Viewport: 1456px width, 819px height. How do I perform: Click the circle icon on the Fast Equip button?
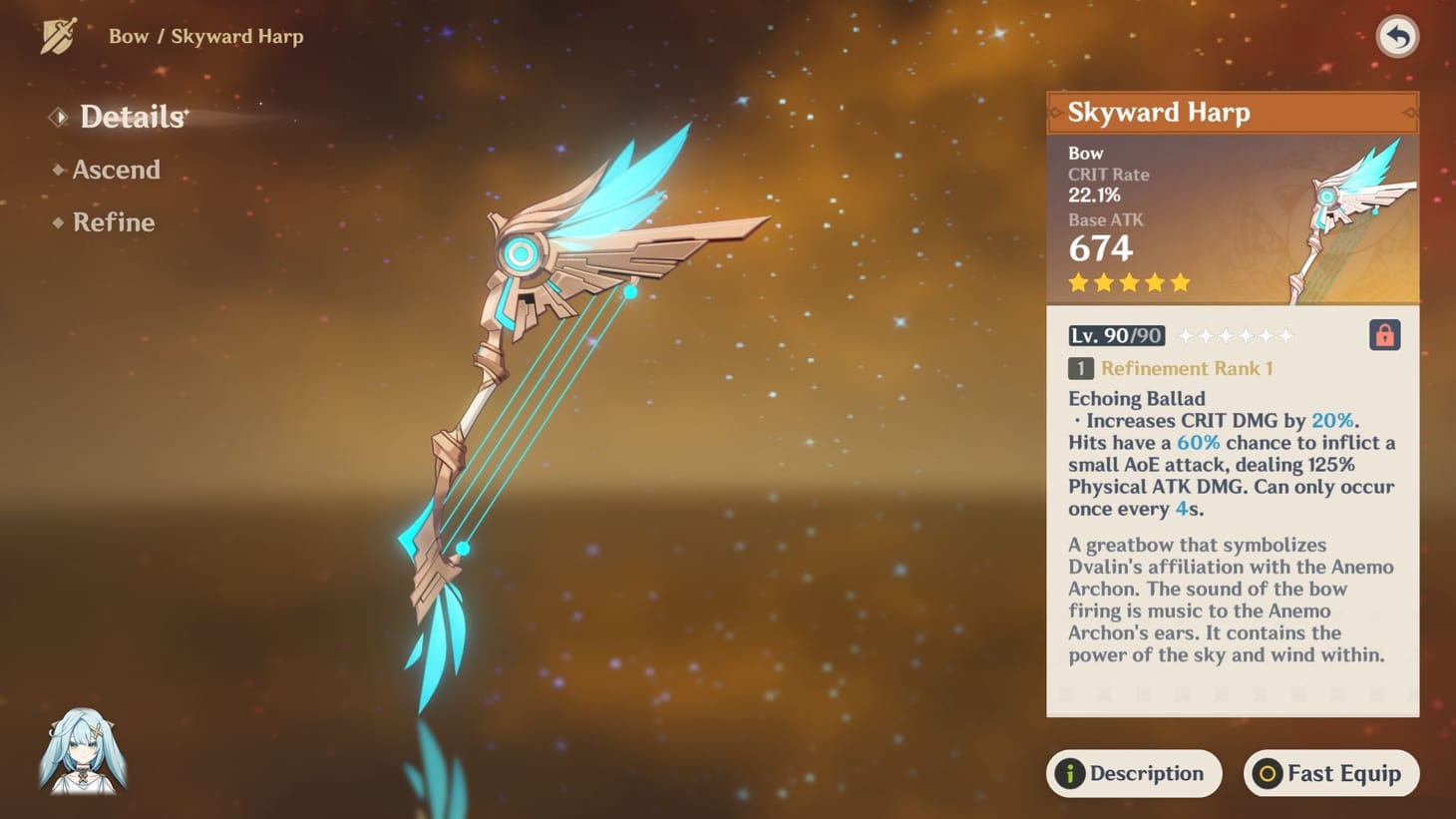(x=1267, y=773)
